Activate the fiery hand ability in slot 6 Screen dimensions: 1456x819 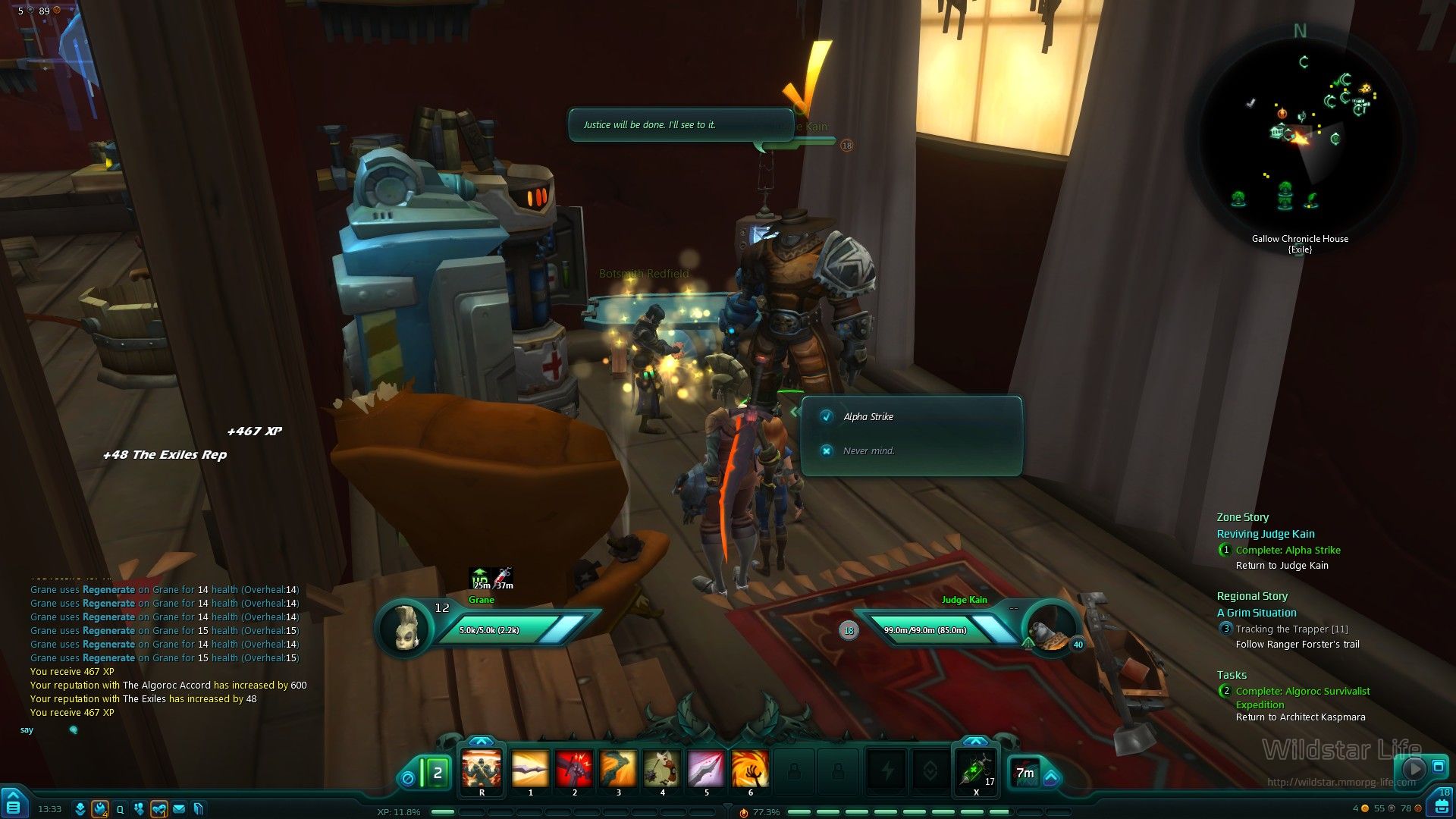click(750, 769)
